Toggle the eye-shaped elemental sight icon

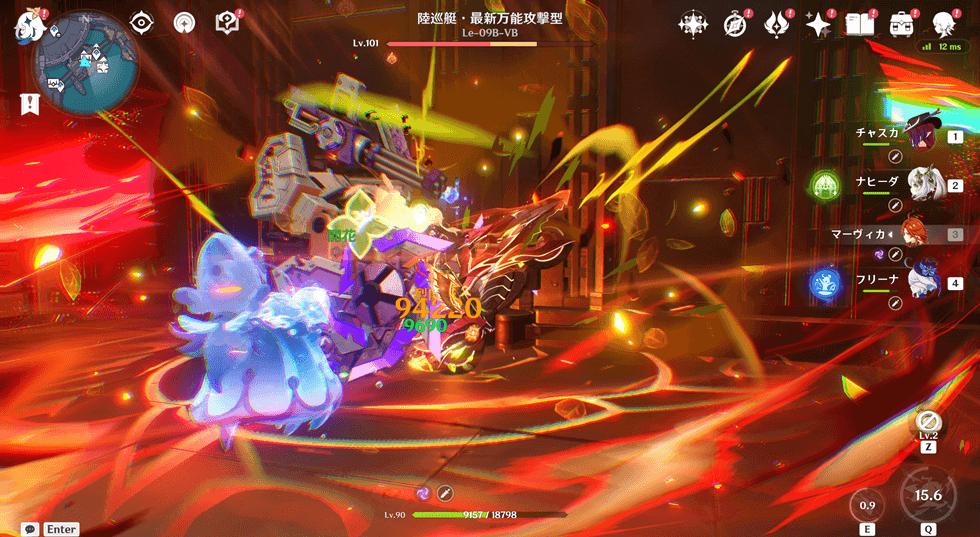143,22
